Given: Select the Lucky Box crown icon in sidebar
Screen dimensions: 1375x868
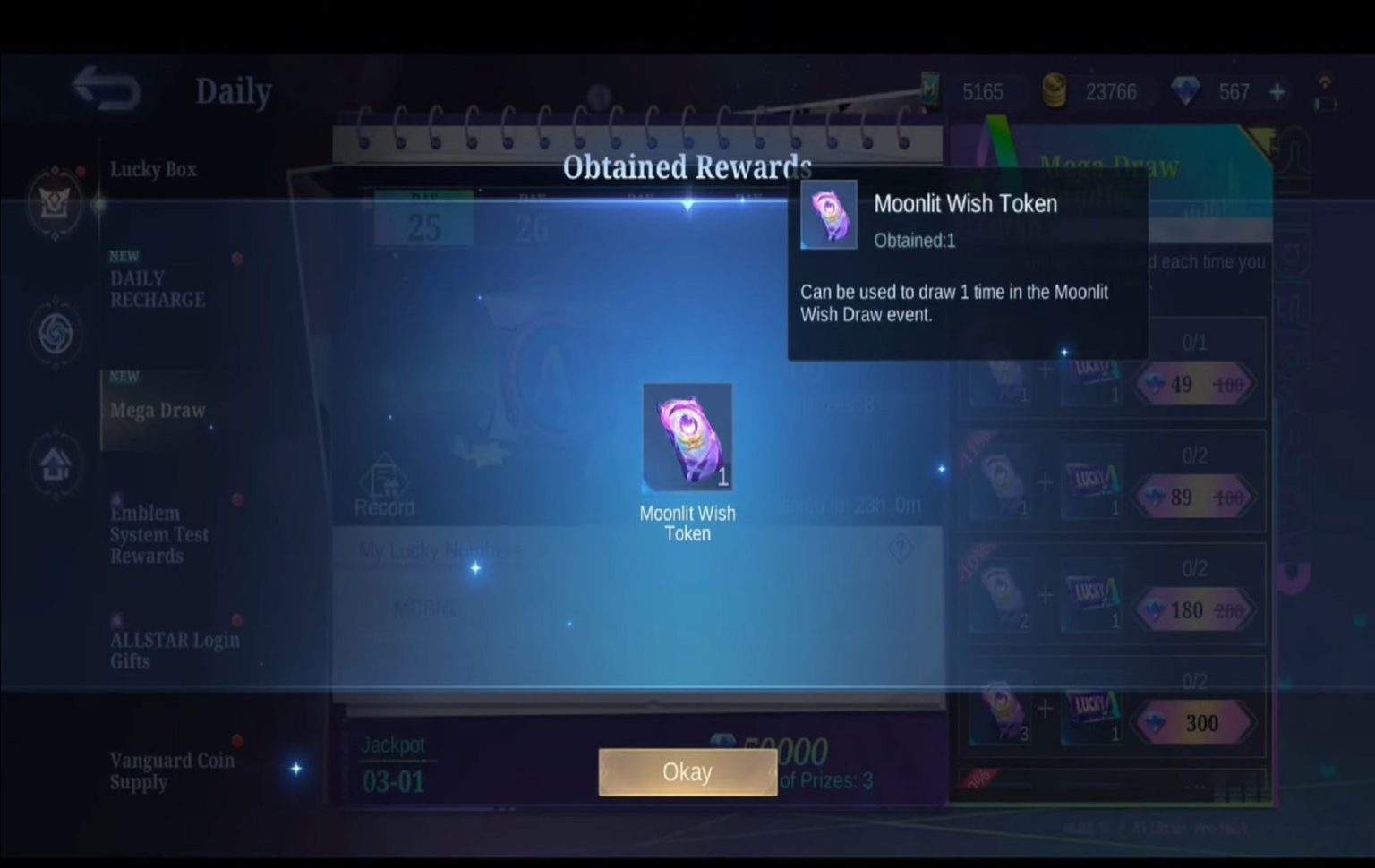Looking at the screenshot, I should 56,201.
